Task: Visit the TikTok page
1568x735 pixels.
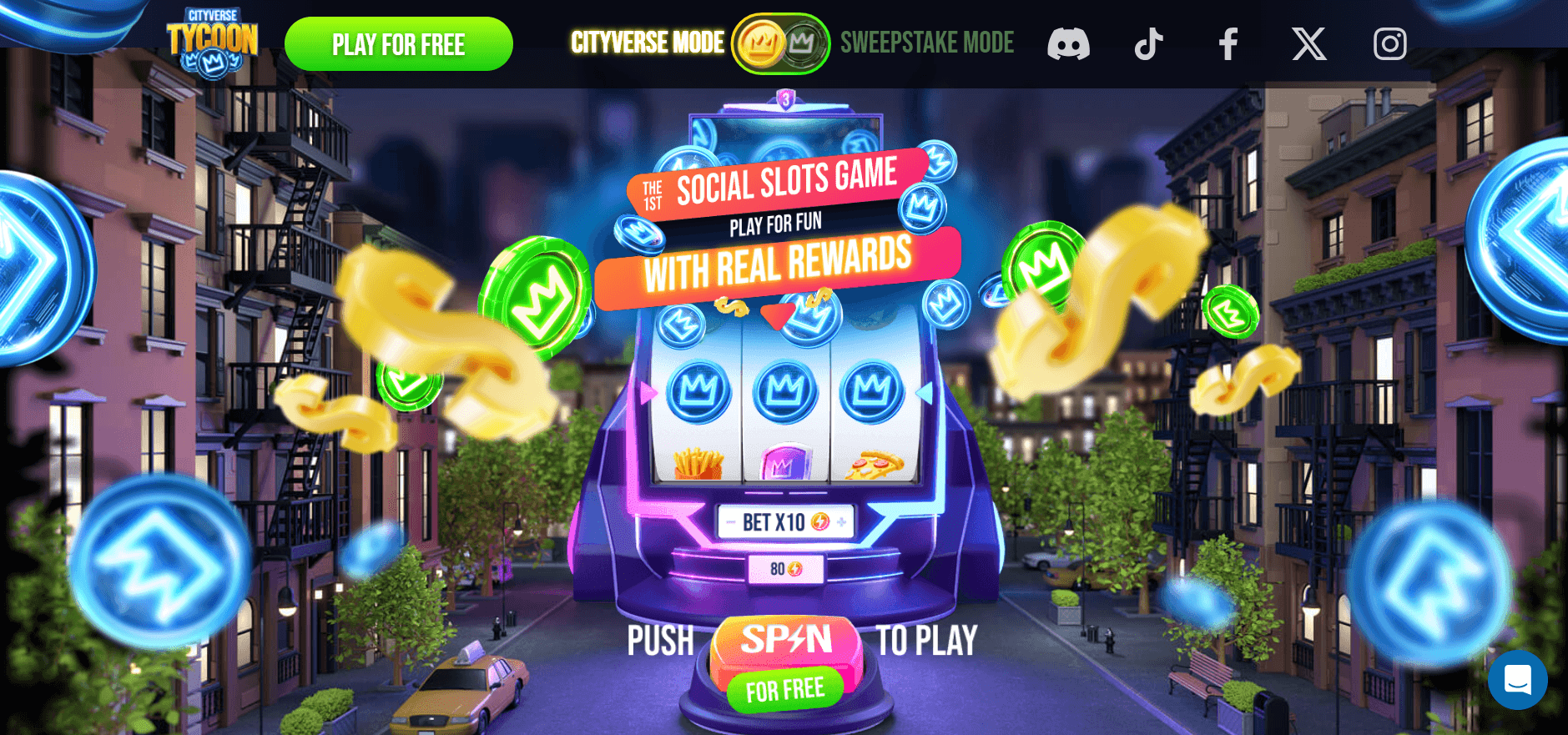Action: pos(1148,44)
